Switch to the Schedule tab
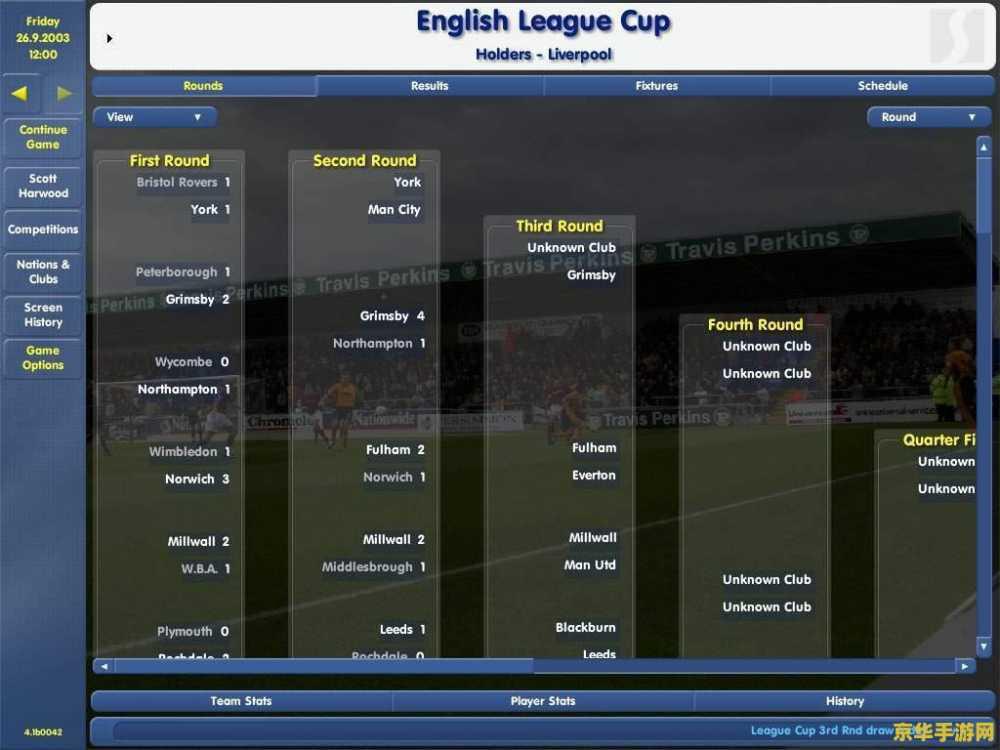This screenshot has height=750, width=1000. click(x=883, y=86)
